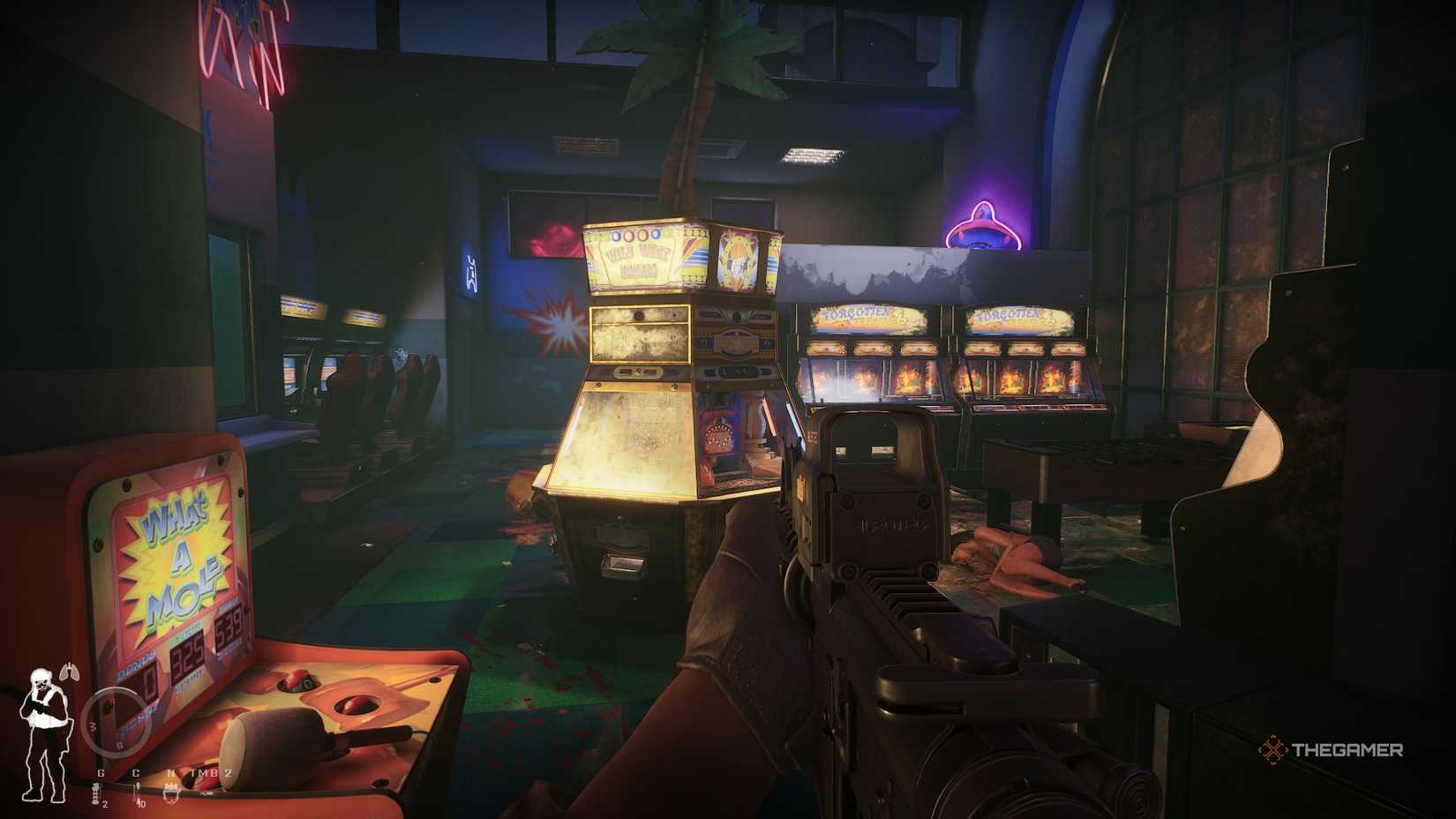Select the grenade item in slot G

click(x=96, y=793)
